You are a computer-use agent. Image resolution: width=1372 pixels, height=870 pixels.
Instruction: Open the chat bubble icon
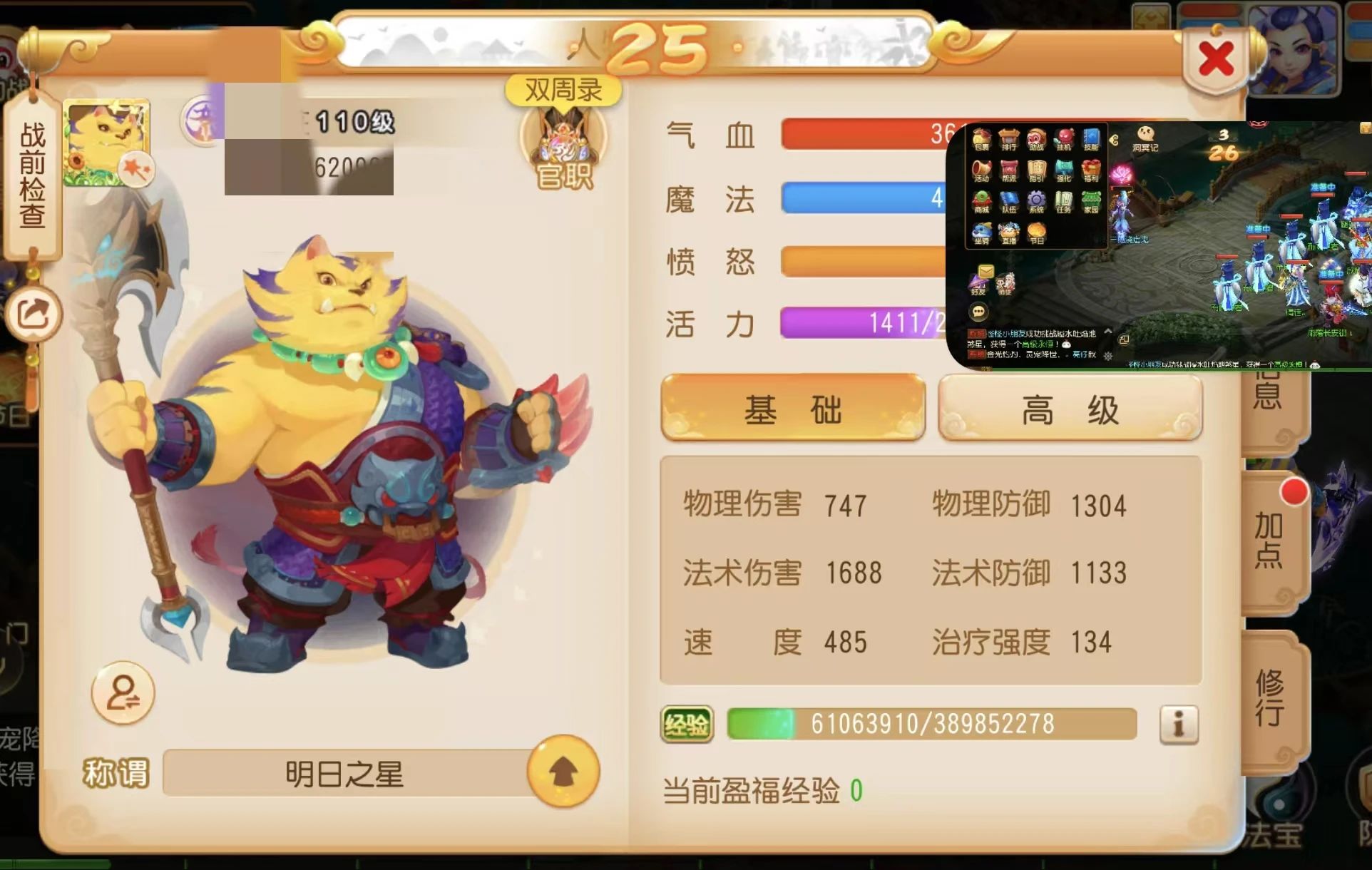click(978, 312)
